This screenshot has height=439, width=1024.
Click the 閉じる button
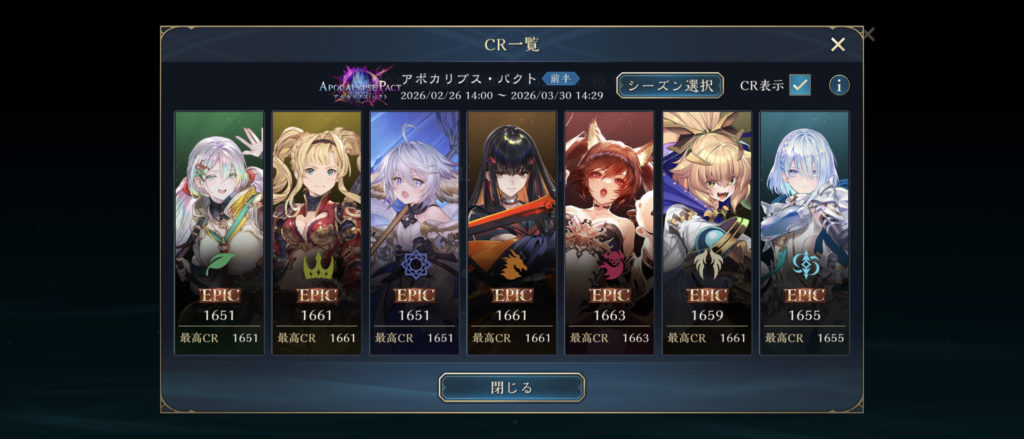512,387
